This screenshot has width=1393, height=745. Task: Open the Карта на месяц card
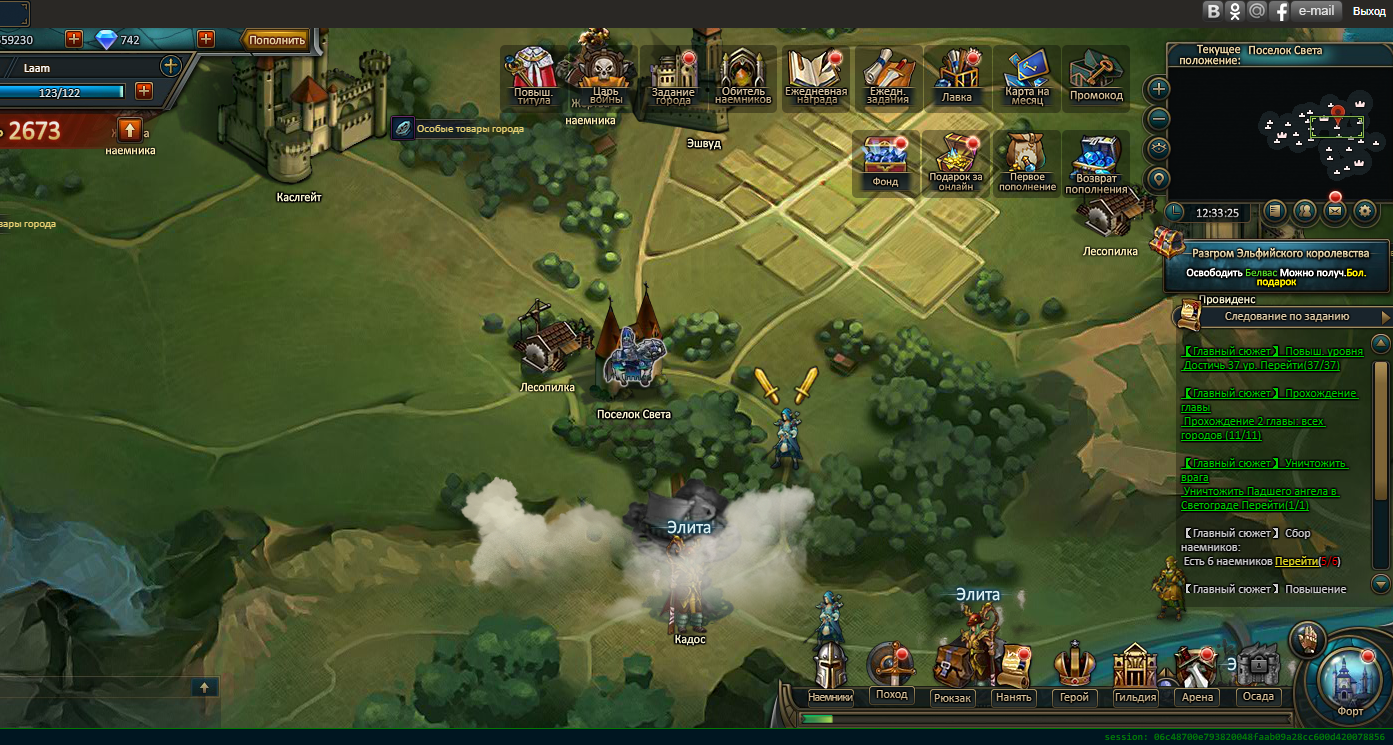pyautogui.click(x=1027, y=76)
